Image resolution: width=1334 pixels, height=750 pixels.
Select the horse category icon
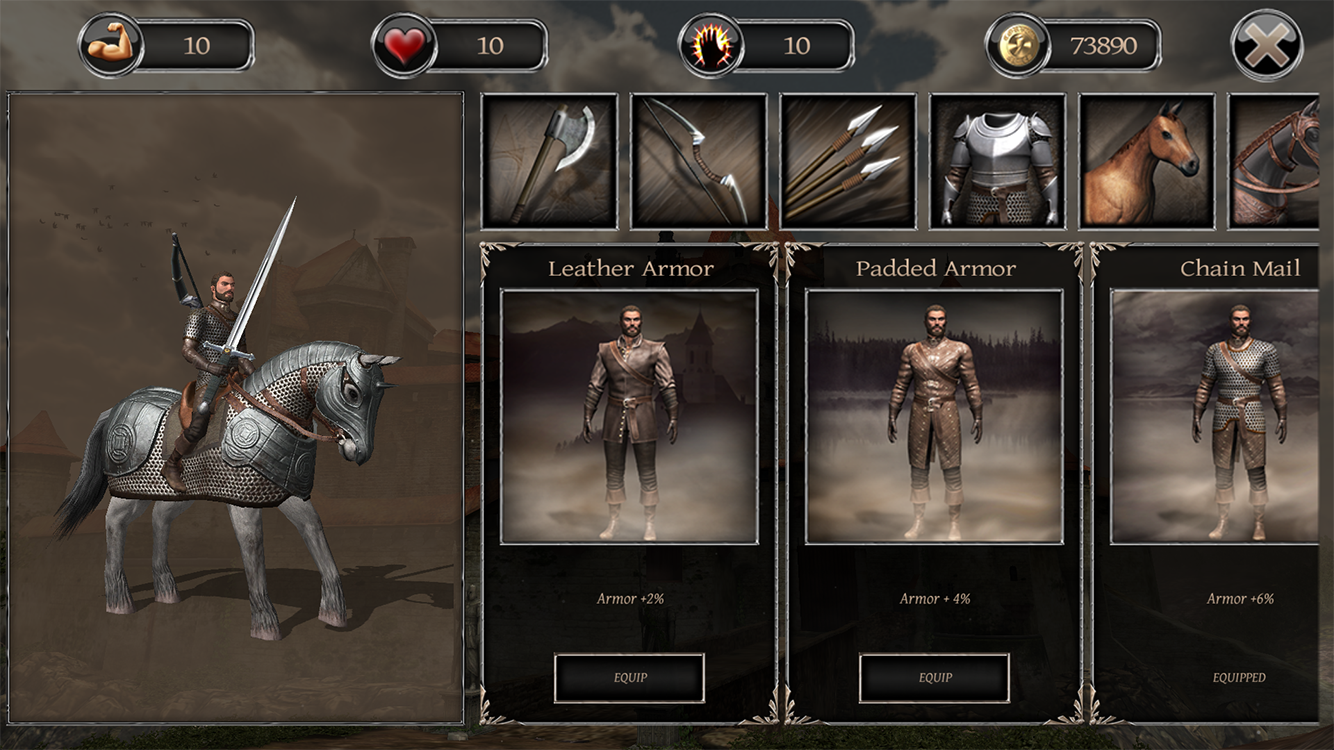point(1147,160)
